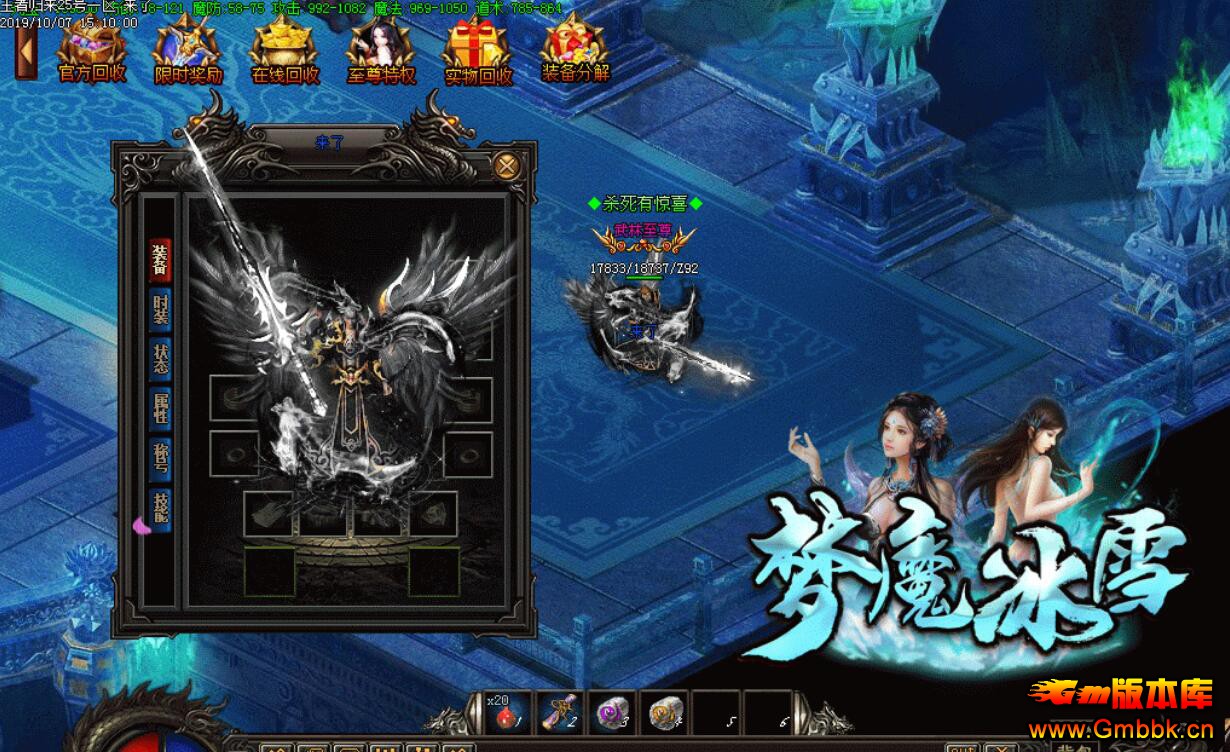Open the 官方回收 treasure chest icon

pyautogui.click(x=92, y=52)
